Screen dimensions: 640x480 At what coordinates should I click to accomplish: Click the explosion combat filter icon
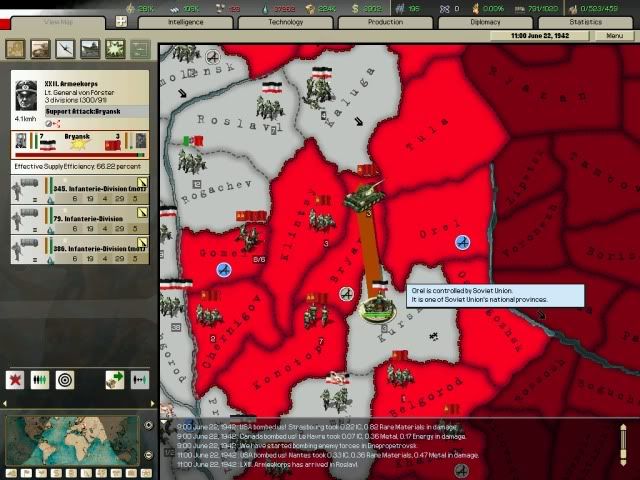(115, 48)
